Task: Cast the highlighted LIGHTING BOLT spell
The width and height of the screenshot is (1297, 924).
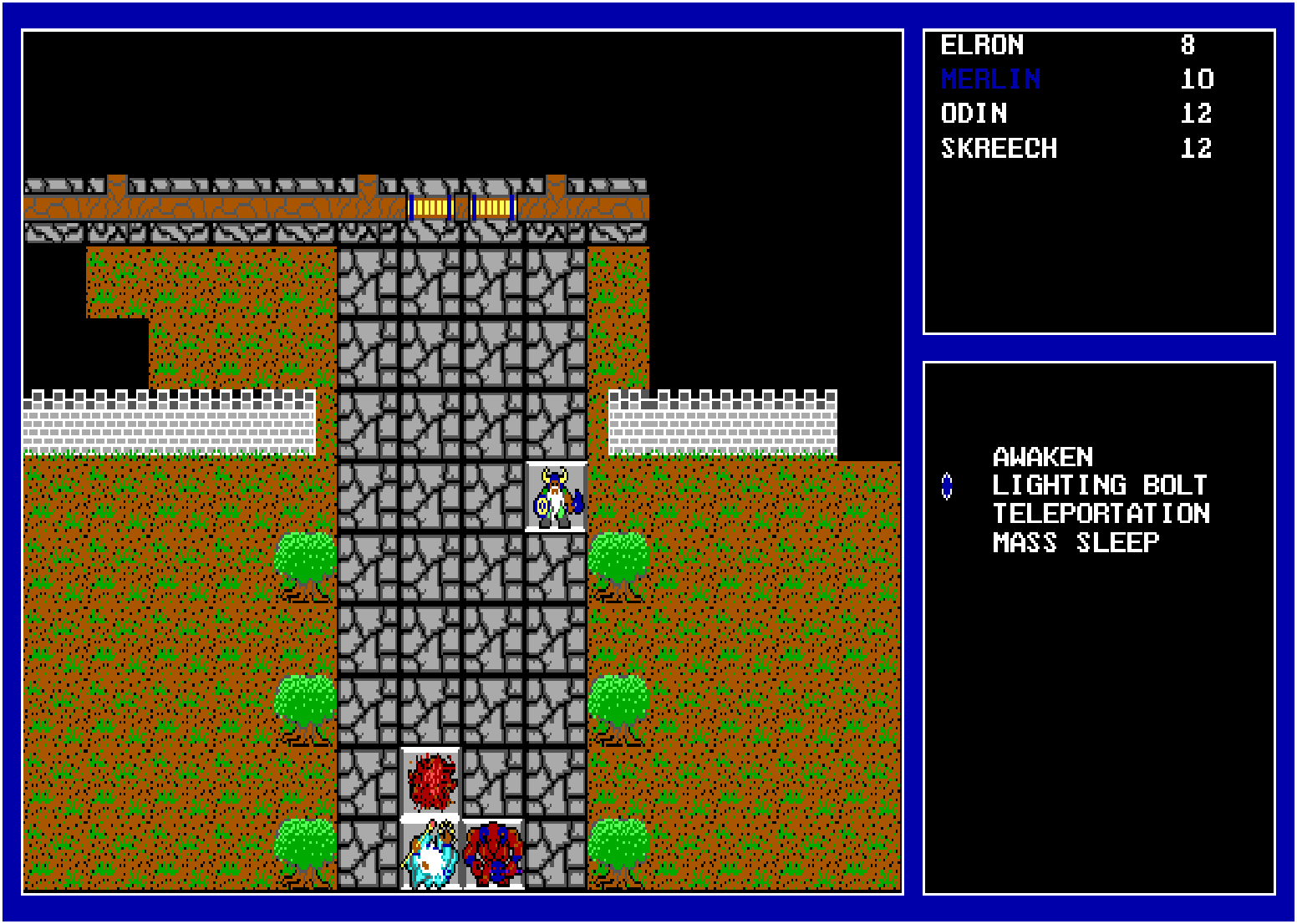Action: coord(1097,485)
